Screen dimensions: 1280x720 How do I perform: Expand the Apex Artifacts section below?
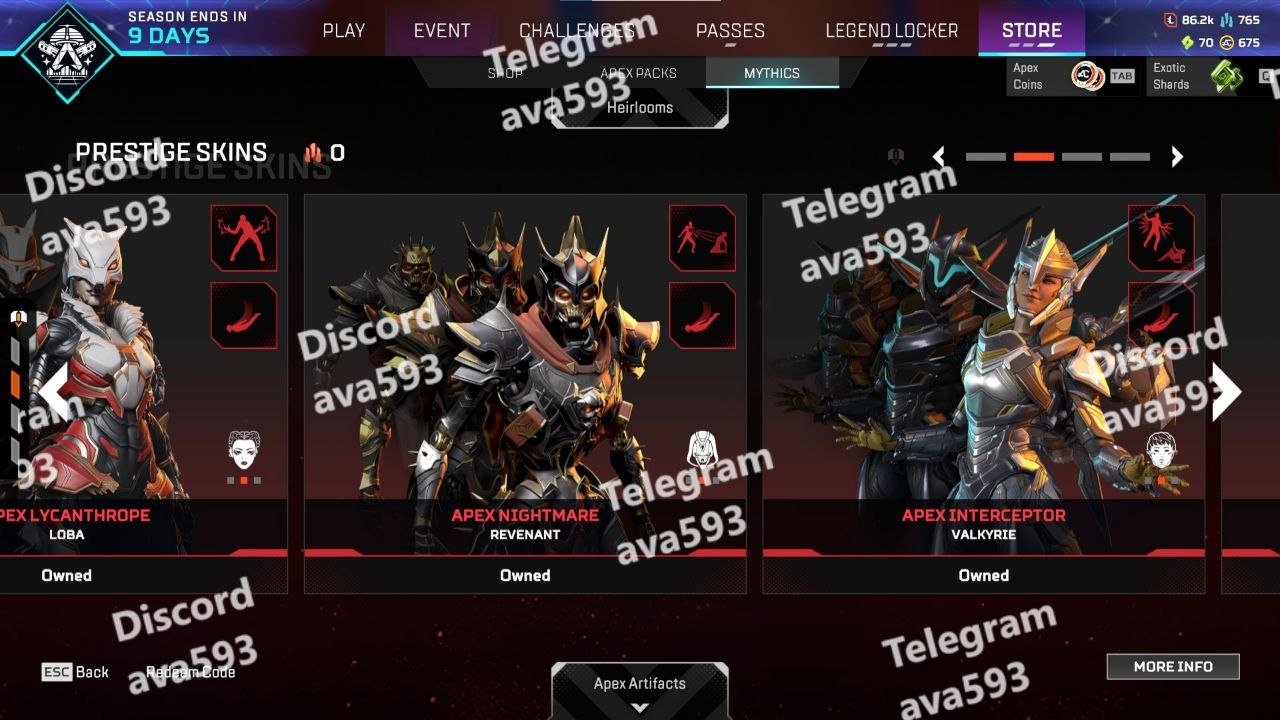(640, 690)
